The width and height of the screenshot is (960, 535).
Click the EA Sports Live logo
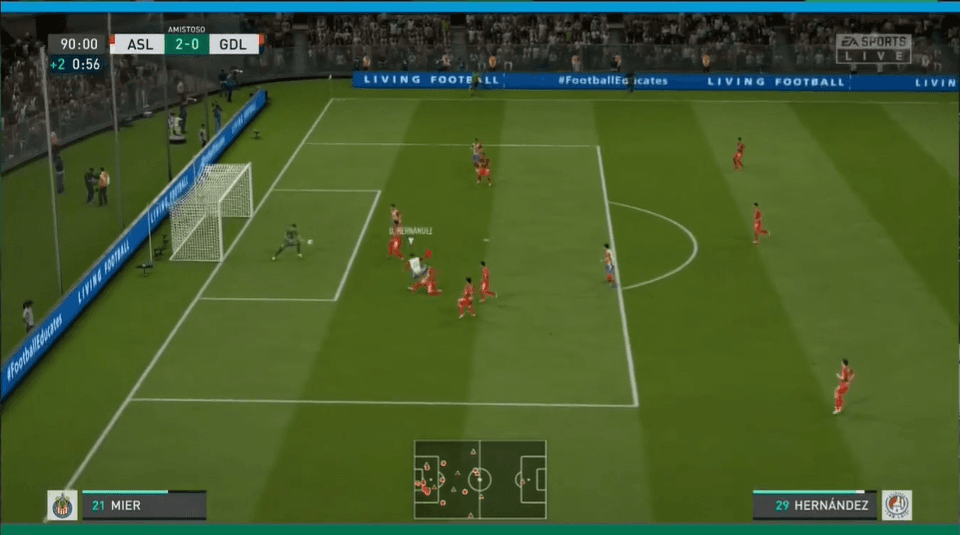[x=873, y=49]
